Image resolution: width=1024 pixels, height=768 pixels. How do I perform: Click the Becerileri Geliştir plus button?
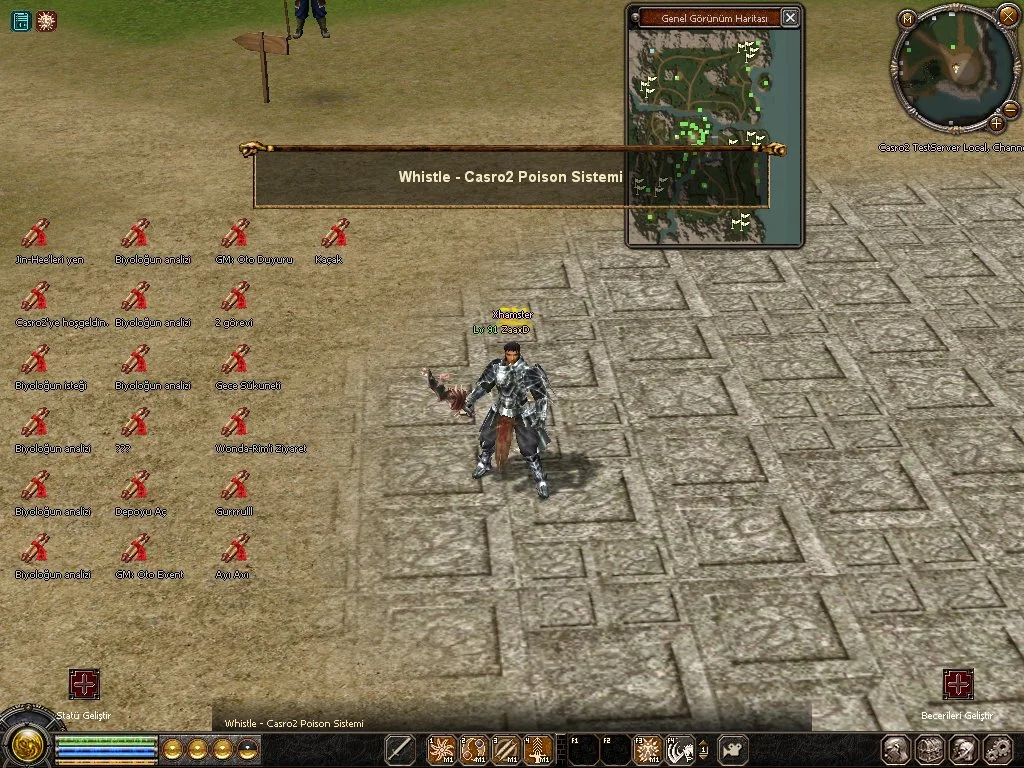(x=958, y=685)
